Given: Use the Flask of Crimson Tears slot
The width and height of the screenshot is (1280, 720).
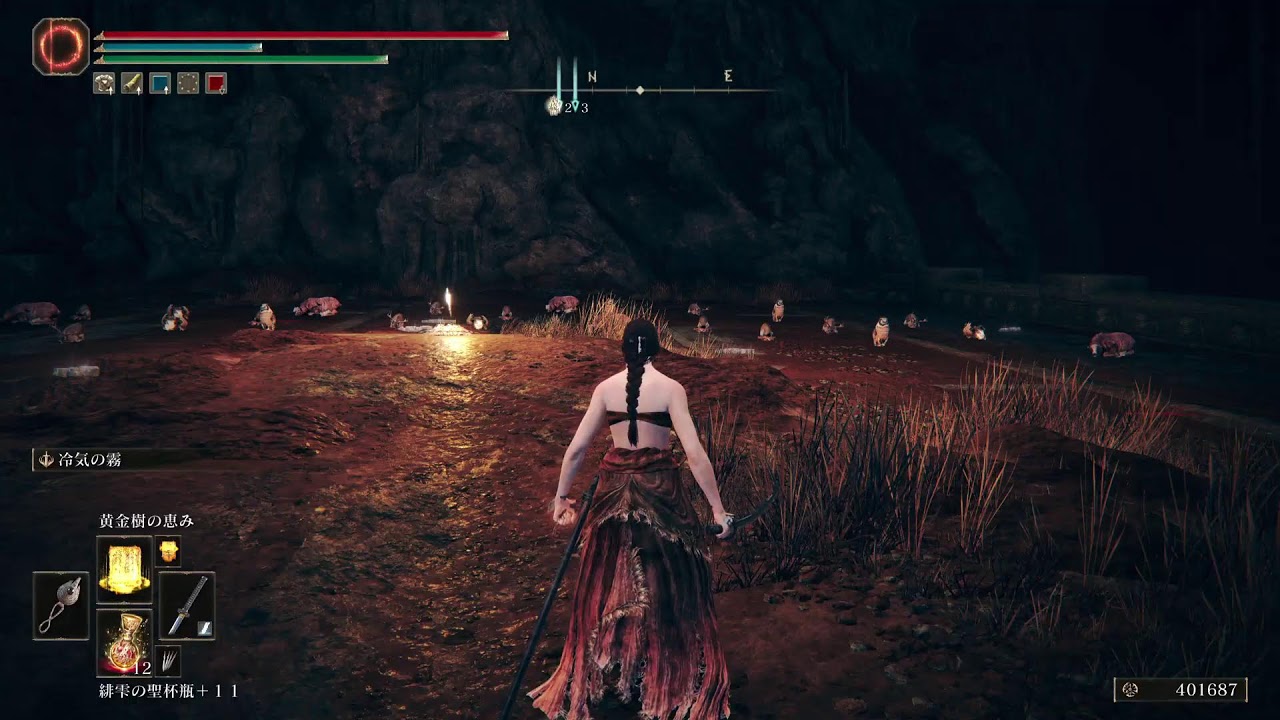Looking at the screenshot, I should click(124, 642).
